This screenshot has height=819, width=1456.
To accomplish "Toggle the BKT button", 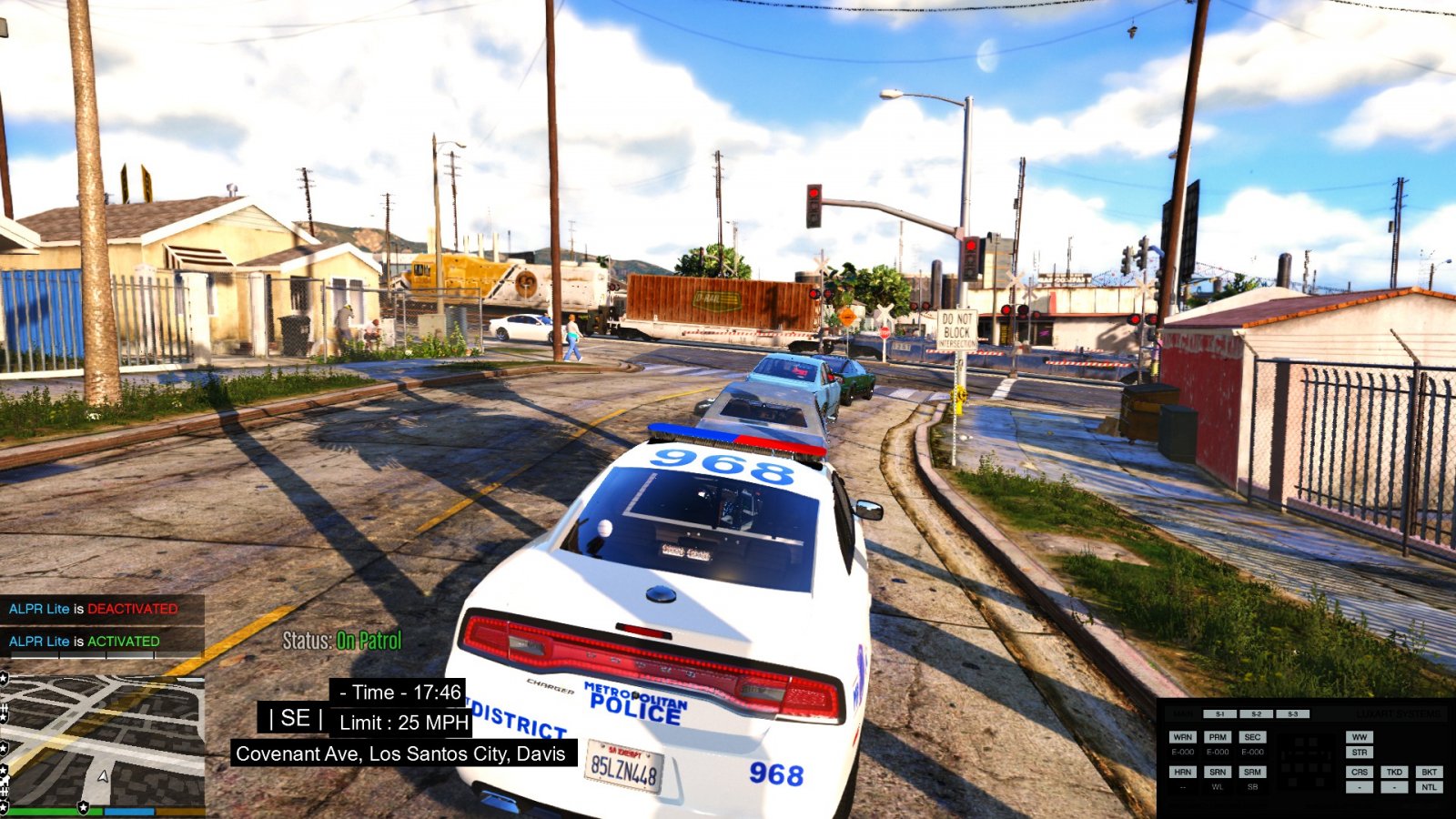I will (1429, 772).
